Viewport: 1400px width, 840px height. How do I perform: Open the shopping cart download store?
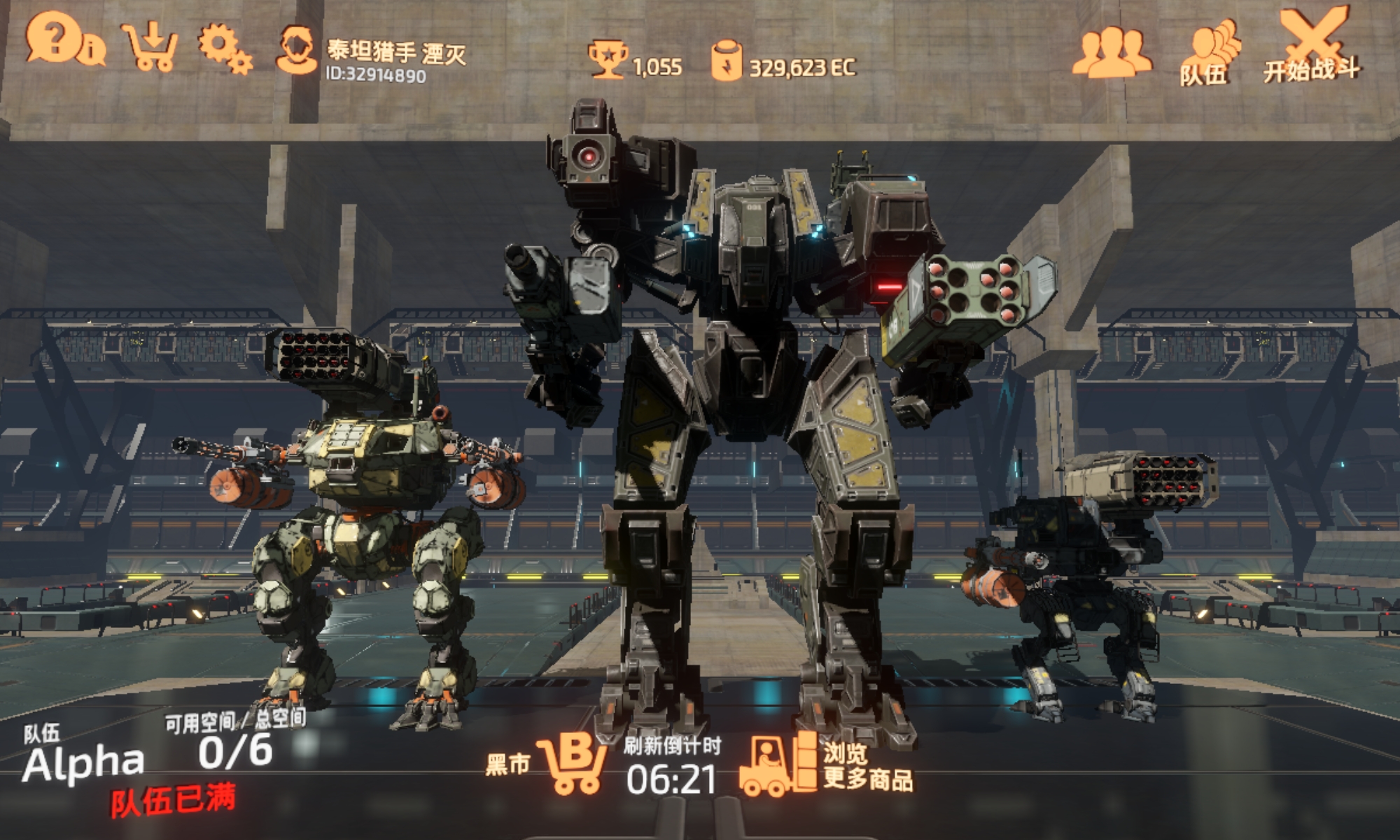coord(150,47)
